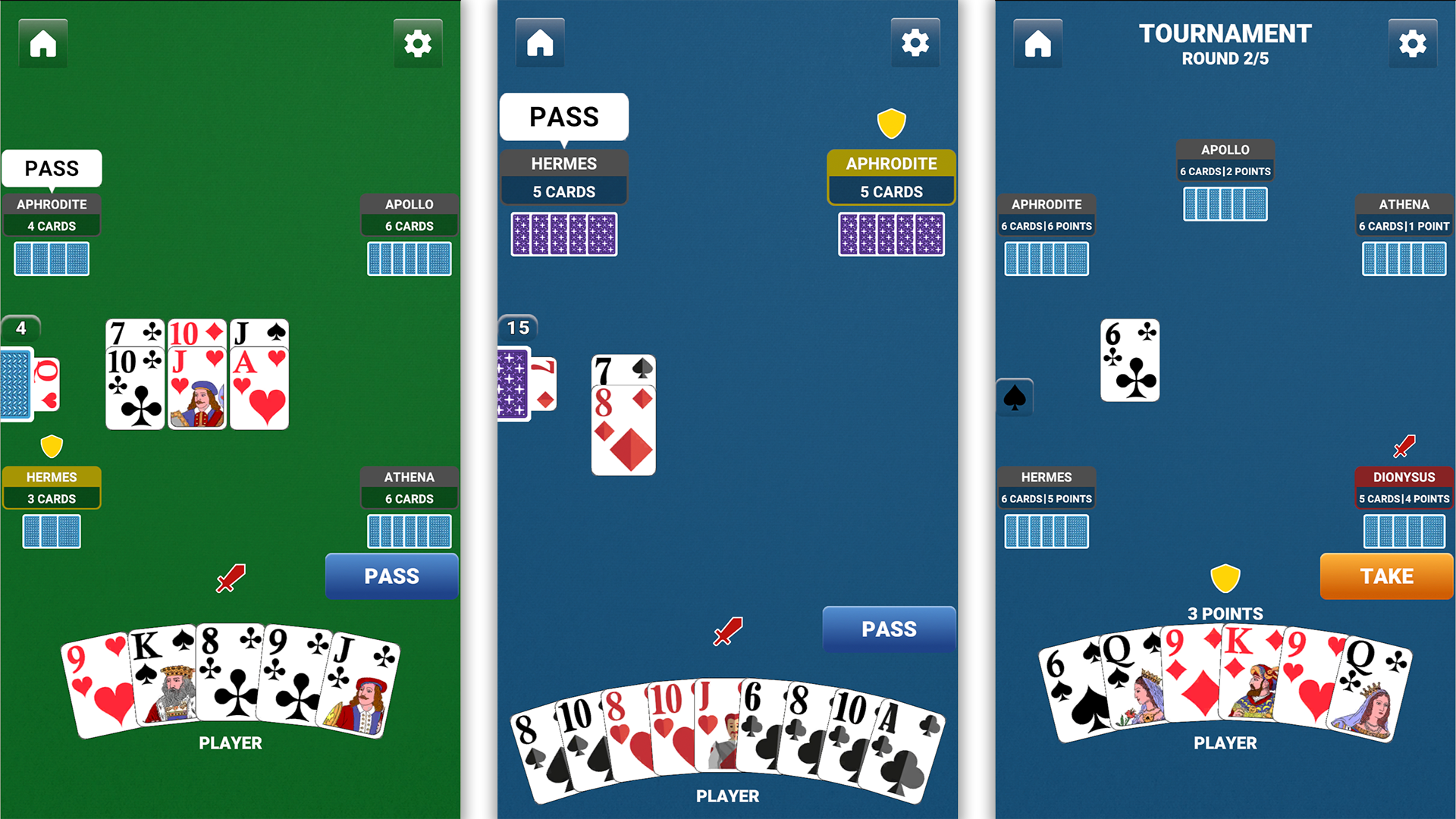Open settings gear in the tournament screen
This screenshot has height=819, width=1456.
click(1412, 43)
